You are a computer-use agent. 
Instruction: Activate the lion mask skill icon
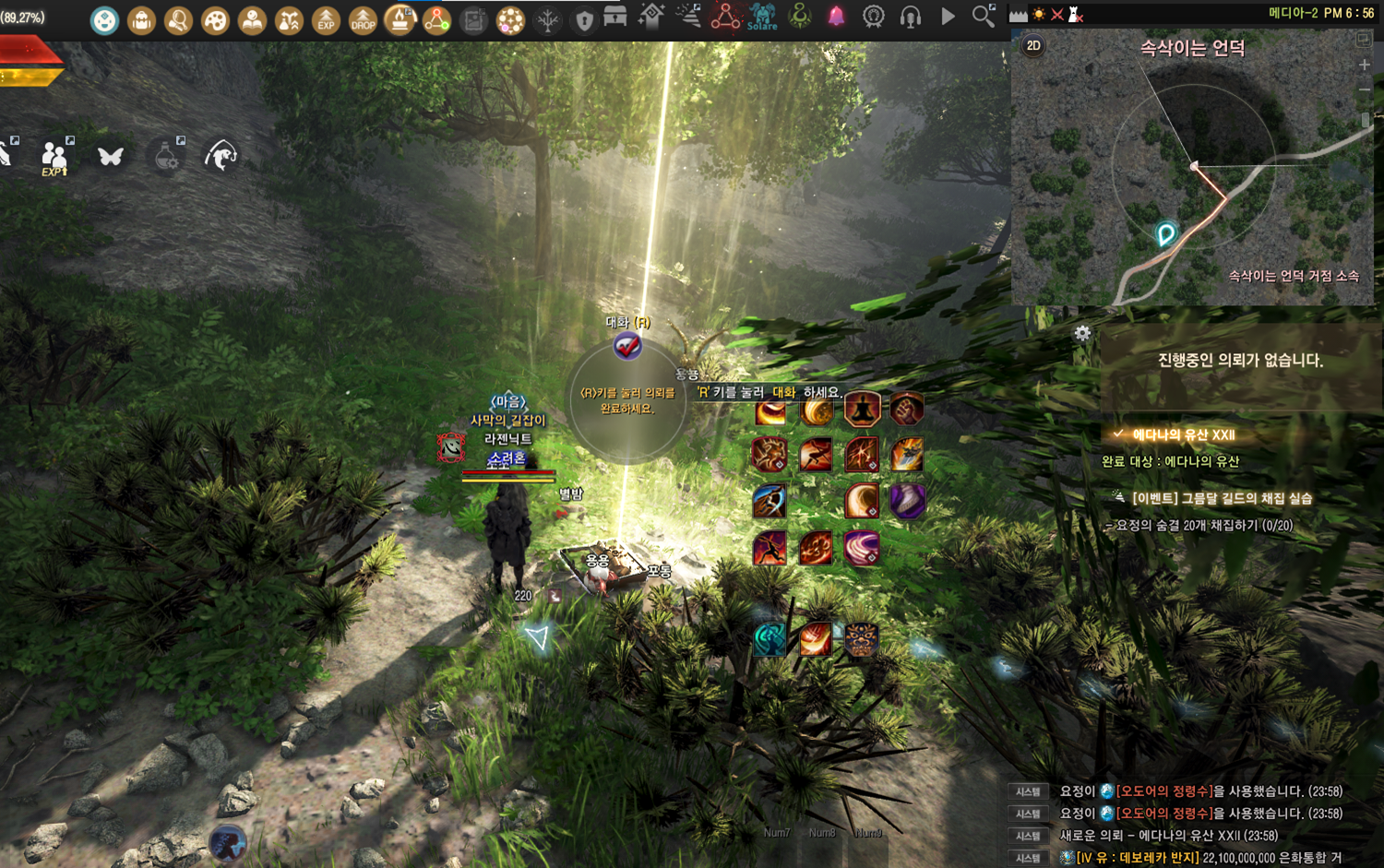click(862, 639)
